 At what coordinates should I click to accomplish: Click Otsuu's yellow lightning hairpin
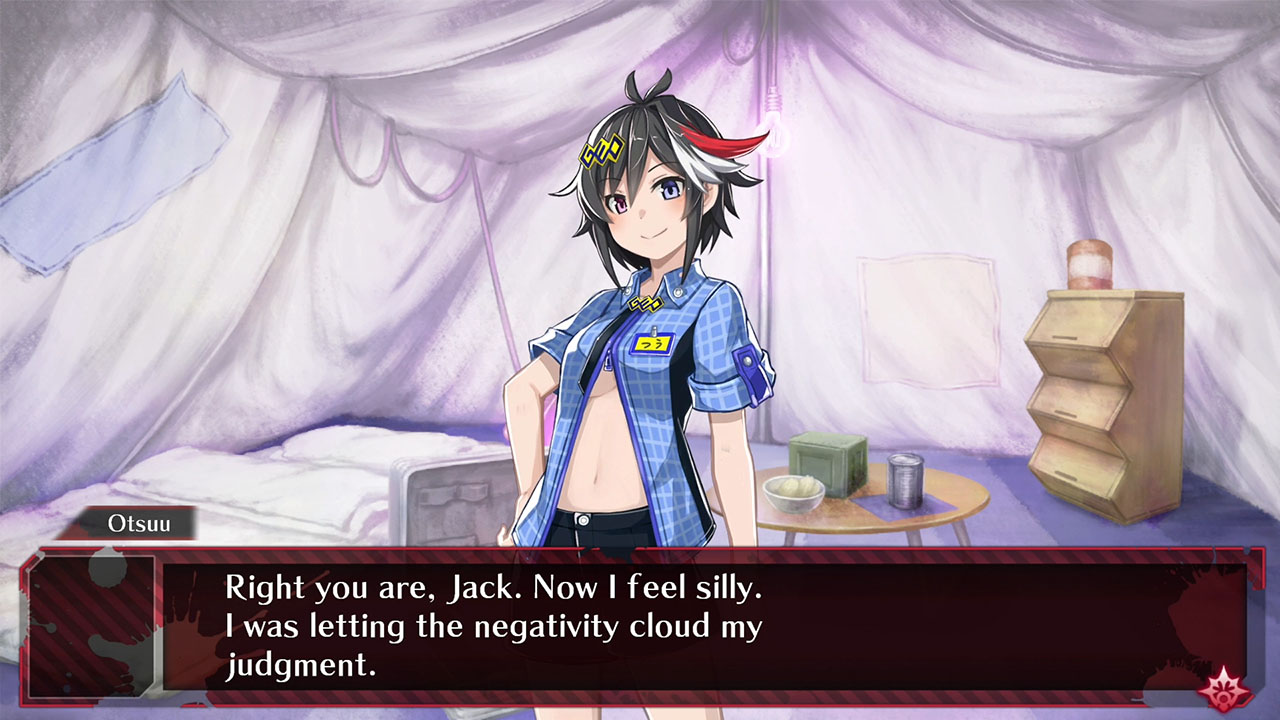click(601, 151)
